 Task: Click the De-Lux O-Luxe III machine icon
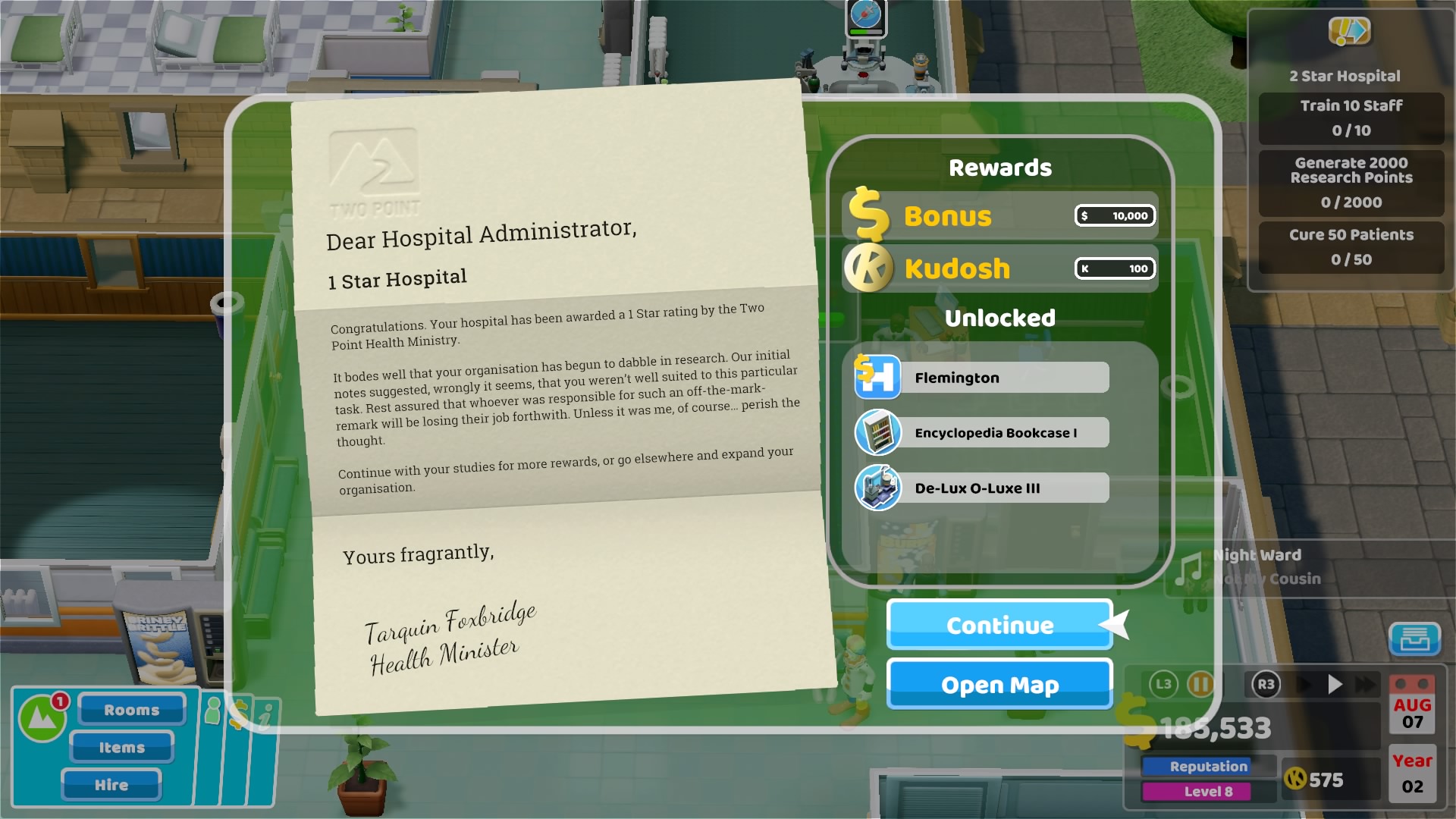click(x=876, y=488)
